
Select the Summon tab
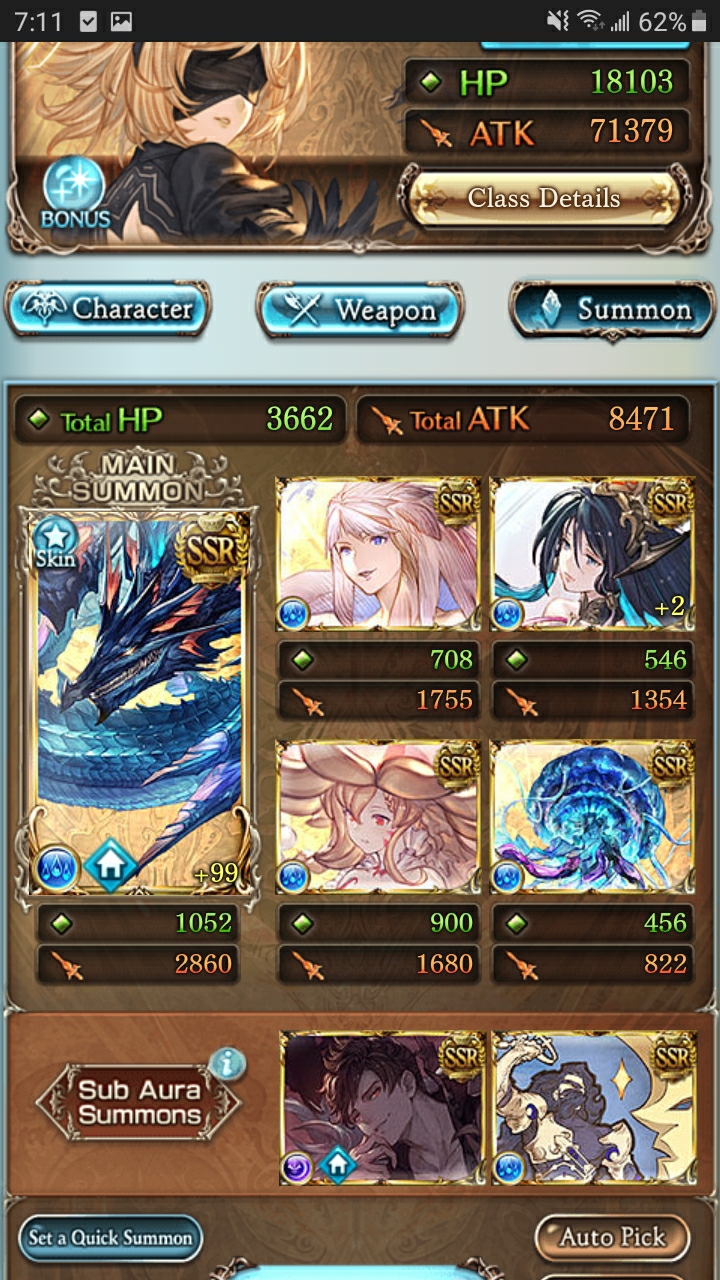click(x=612, y=310)
